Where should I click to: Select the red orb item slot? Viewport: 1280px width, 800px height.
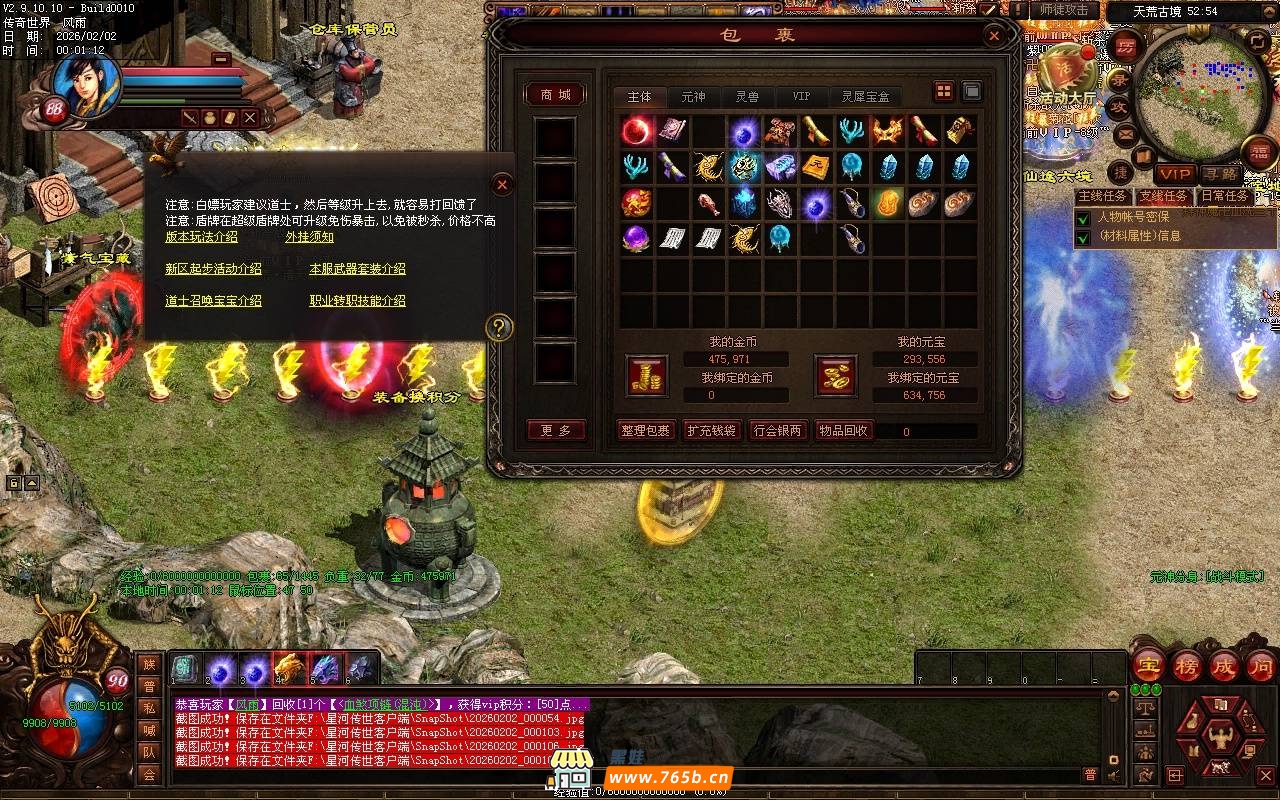(637, 131)
